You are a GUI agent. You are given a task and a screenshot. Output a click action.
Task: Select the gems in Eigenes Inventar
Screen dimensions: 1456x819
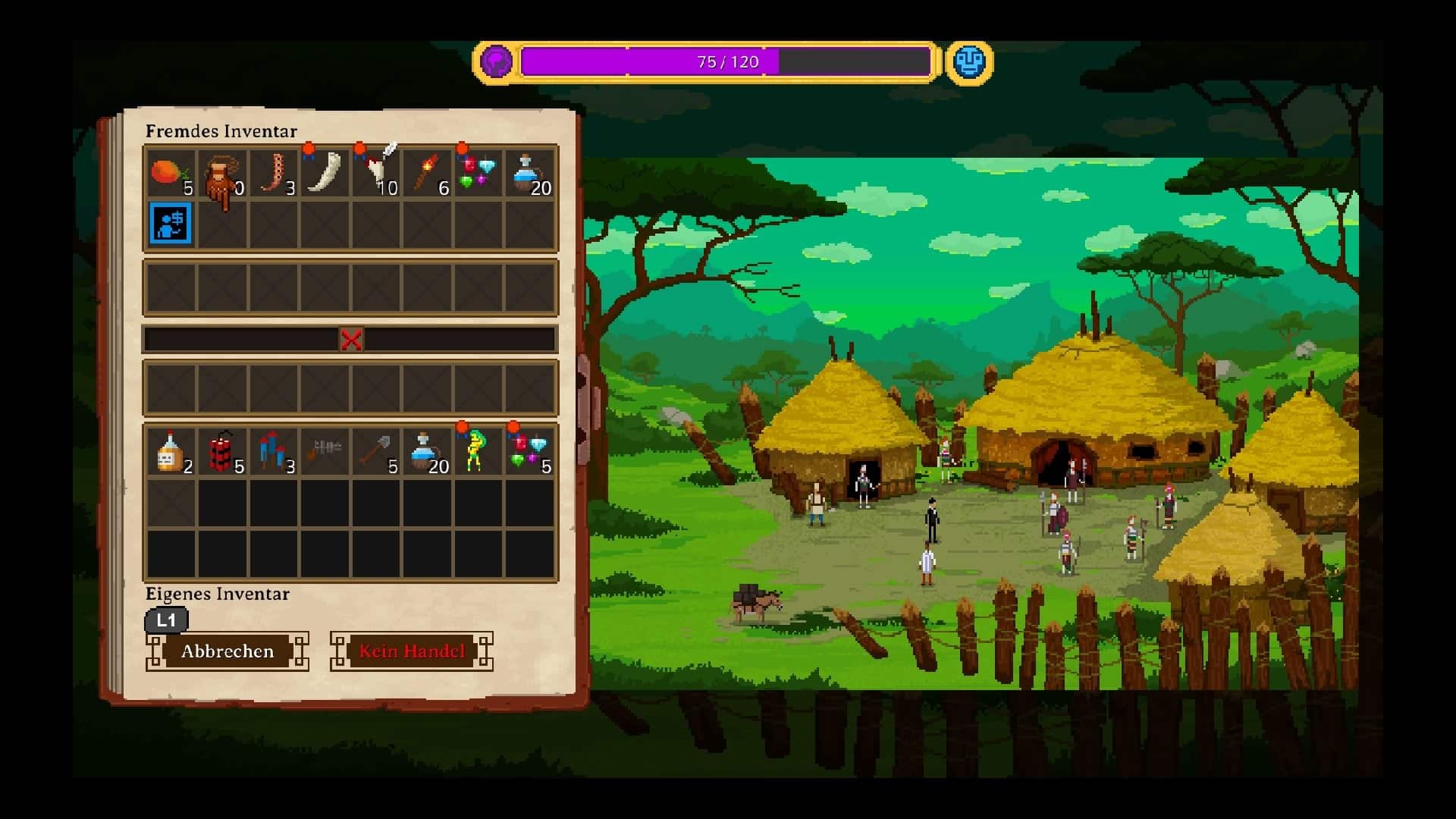coord(529,451)
